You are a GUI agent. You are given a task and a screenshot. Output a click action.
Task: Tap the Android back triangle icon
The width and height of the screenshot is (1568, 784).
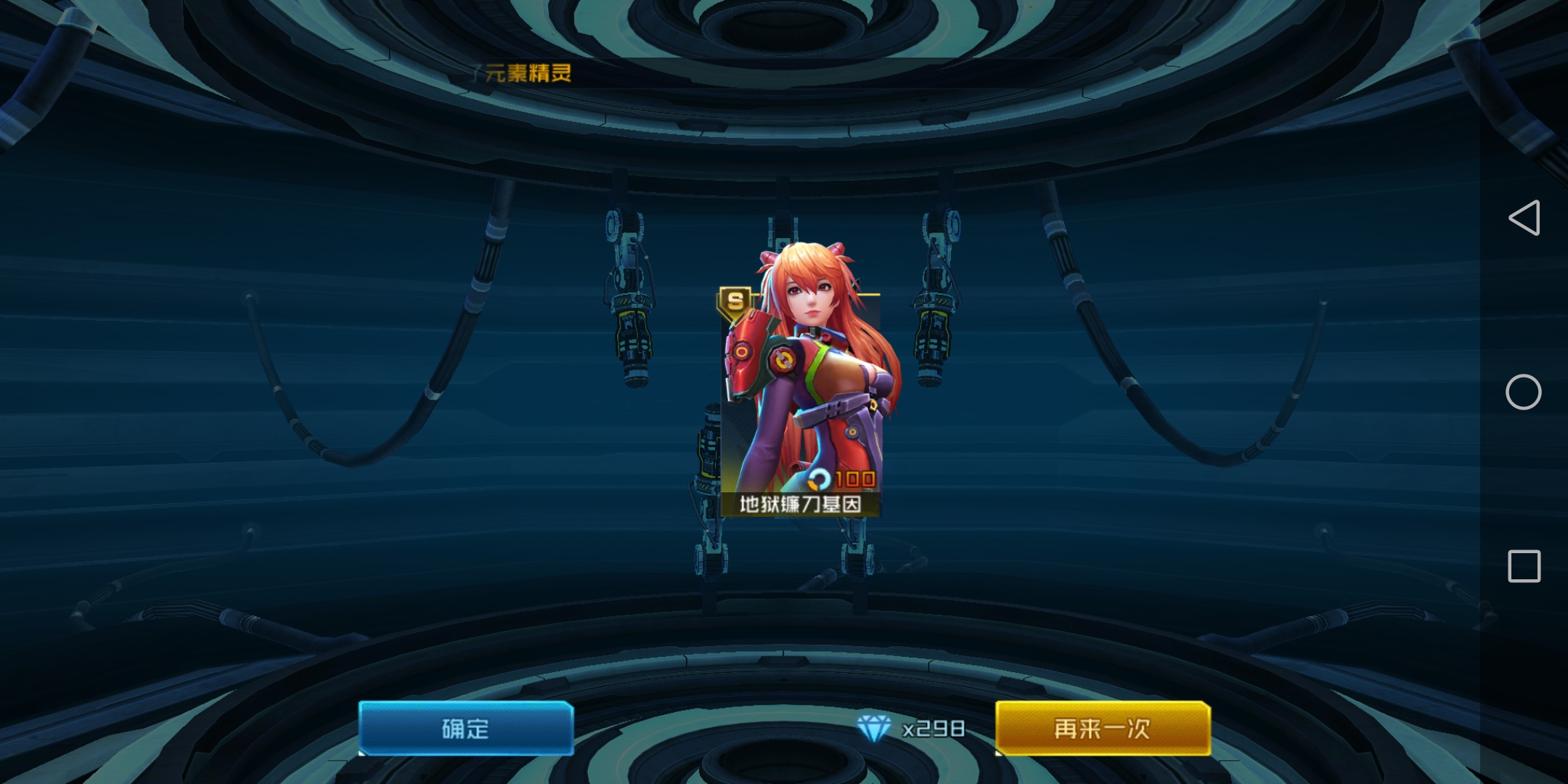1525,218
